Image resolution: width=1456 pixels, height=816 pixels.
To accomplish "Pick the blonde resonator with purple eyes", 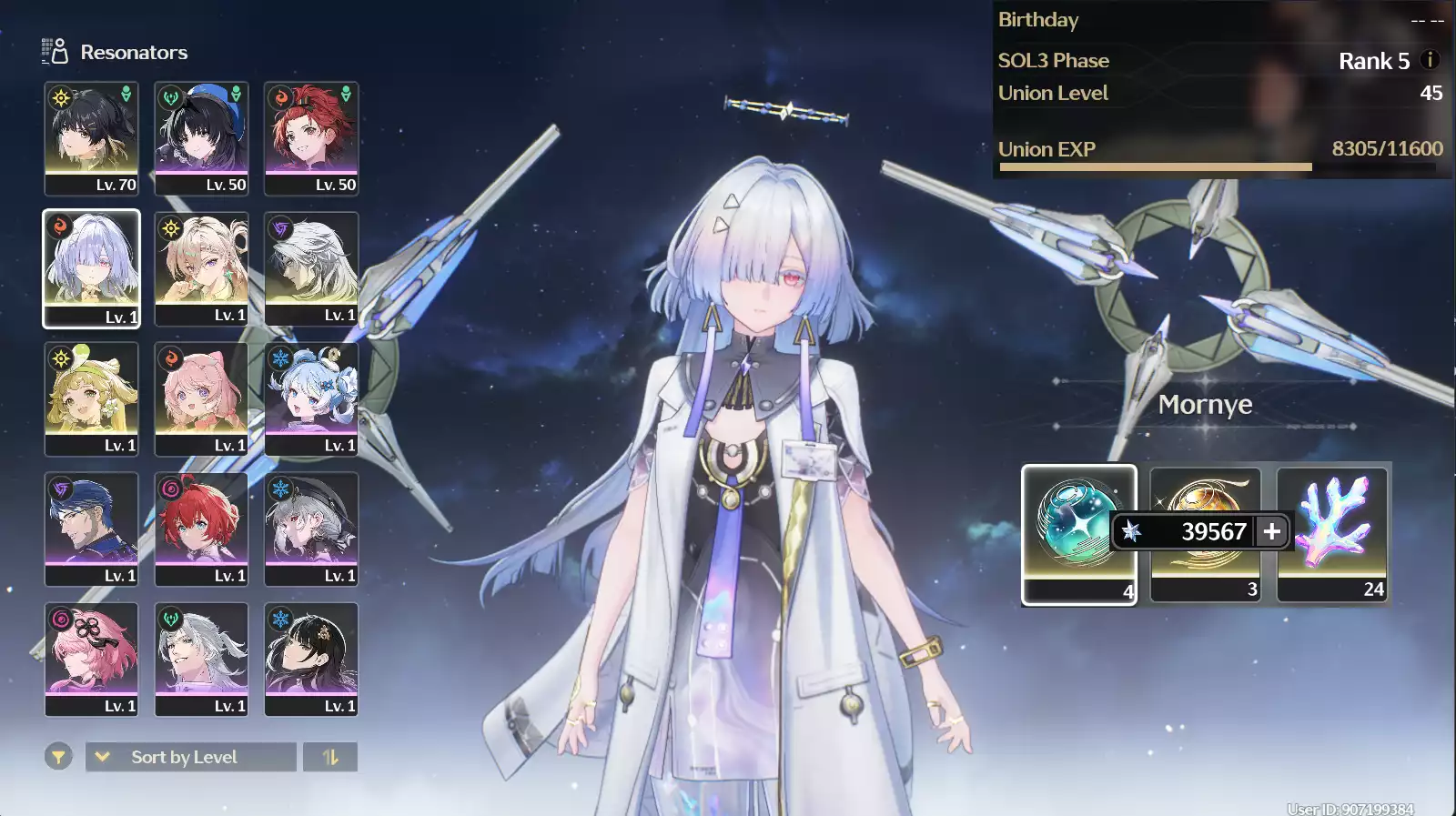I will [x=201, y=268].
